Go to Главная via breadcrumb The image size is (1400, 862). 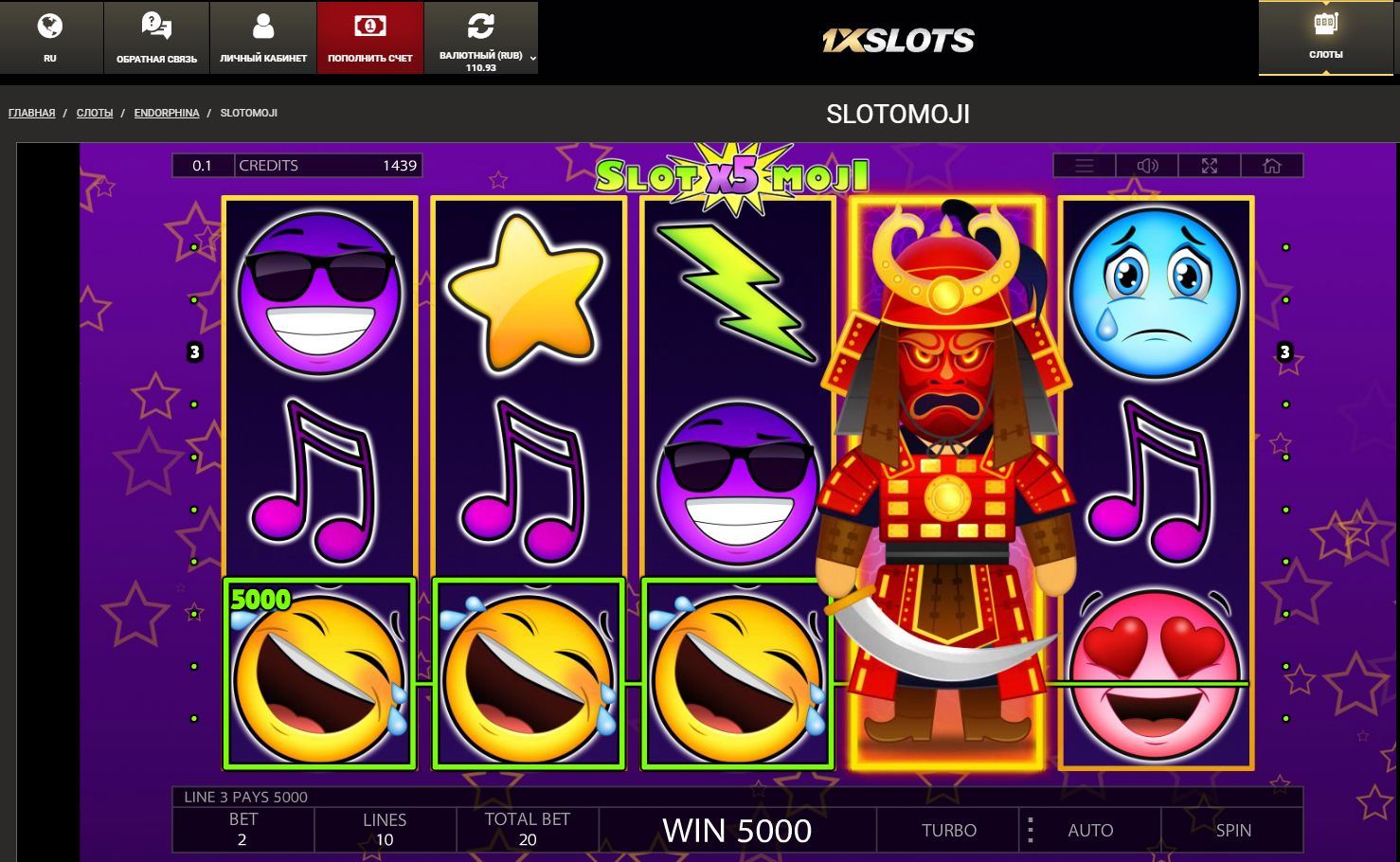tap(31, 113)
